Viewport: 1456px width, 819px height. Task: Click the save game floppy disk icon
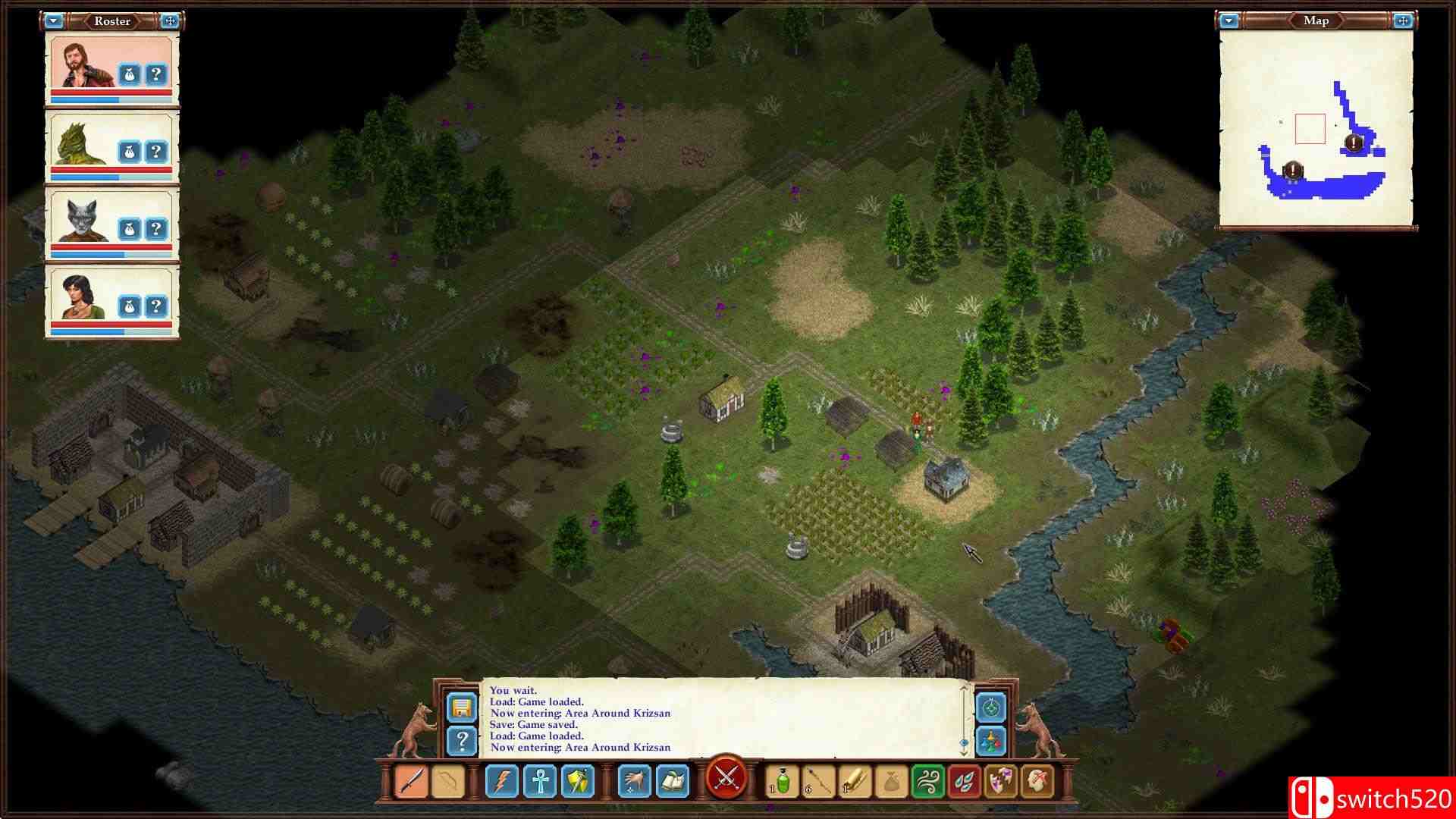click(x=460, y=707)
